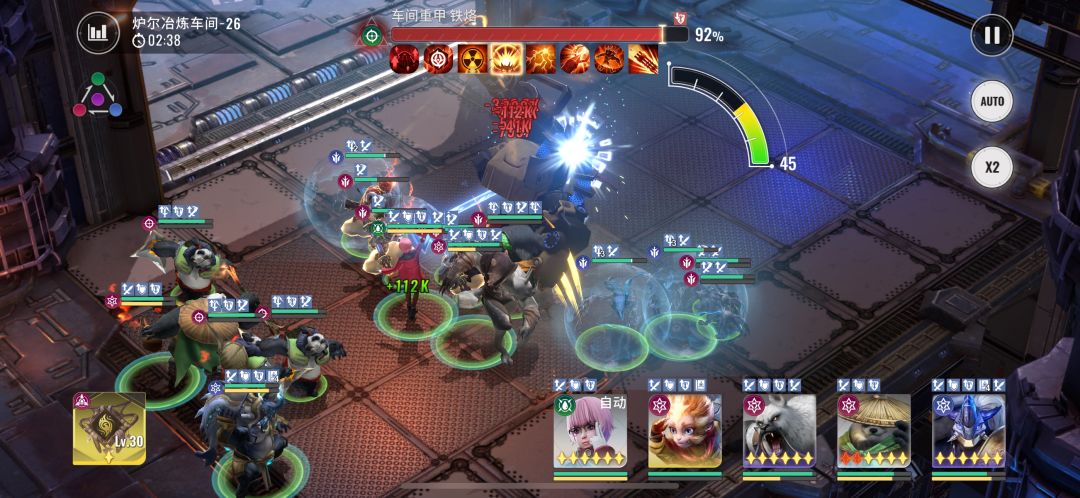Click the boss green target emblem

click(372, 36)
